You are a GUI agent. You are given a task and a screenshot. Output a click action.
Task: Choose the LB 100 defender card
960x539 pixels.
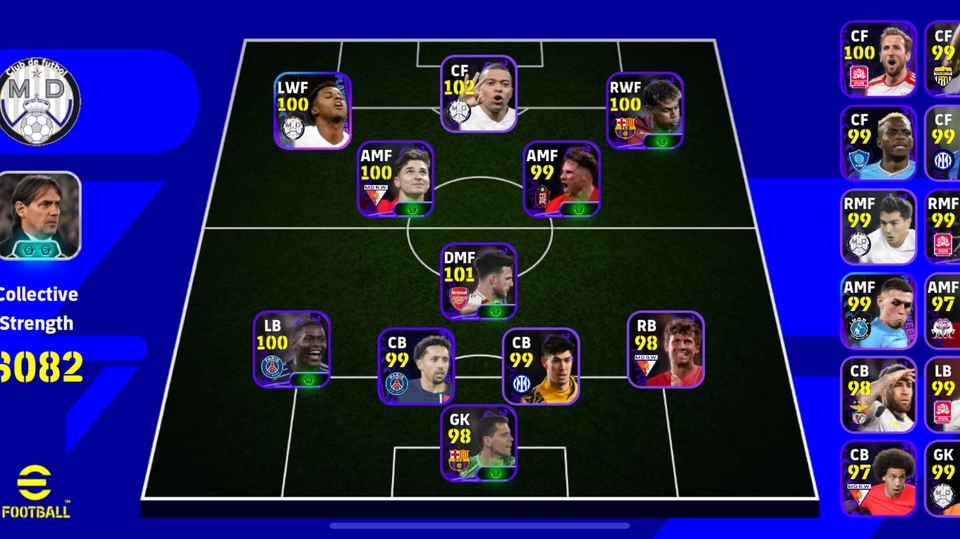[291, 349]
